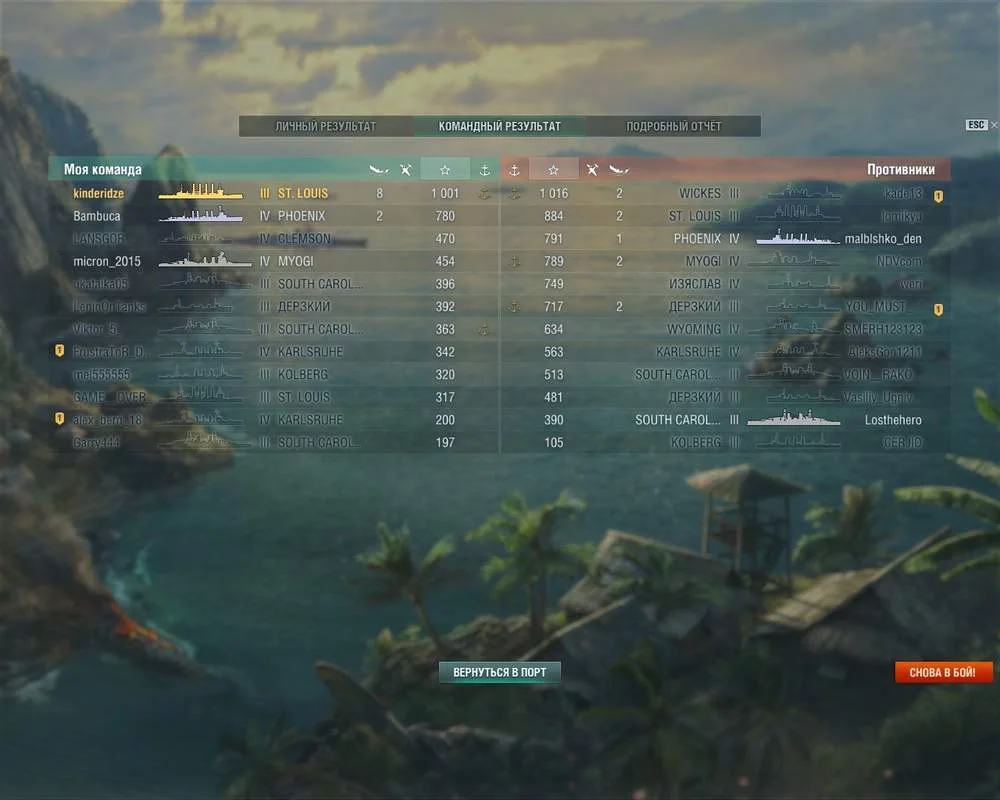This screenshot has height=800, width=1000.
Task: Sort enemy team by star experience column
Action: [x=553, y=170]
